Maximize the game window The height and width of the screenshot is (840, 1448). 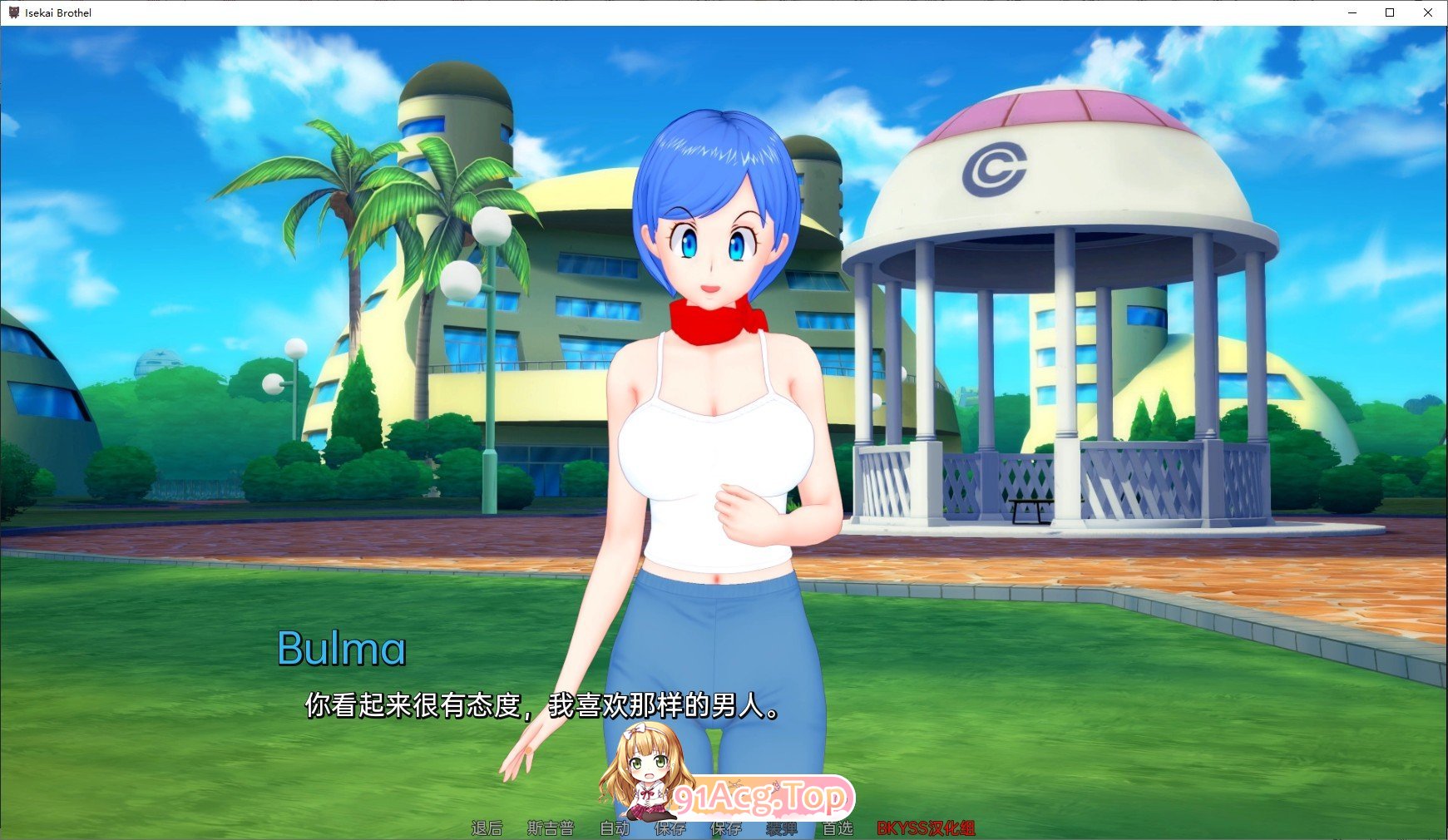pos(1390,12)
